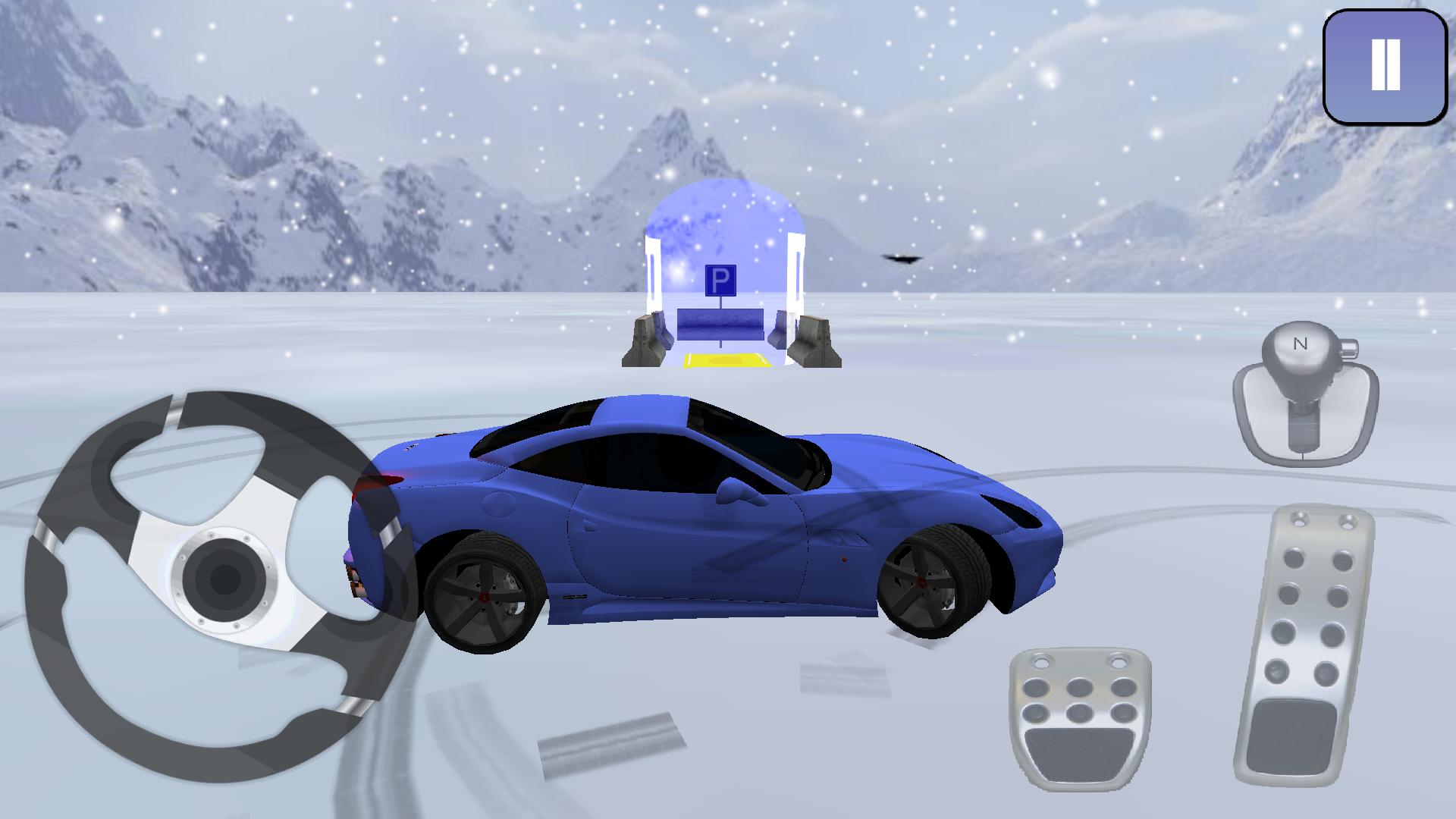Tap the parking P sign
The width and height of the screenshot is (1456, 819).
pos(721,281)
